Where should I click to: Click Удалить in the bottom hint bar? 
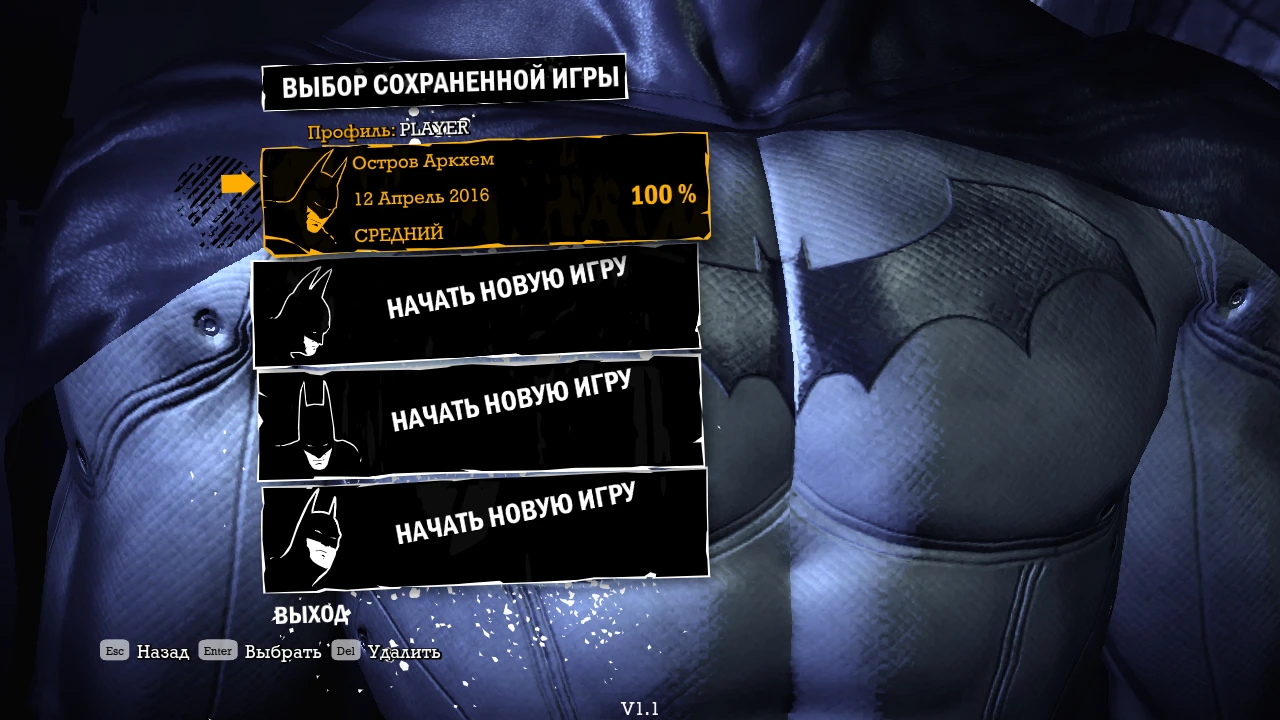[x=404, y=650]
